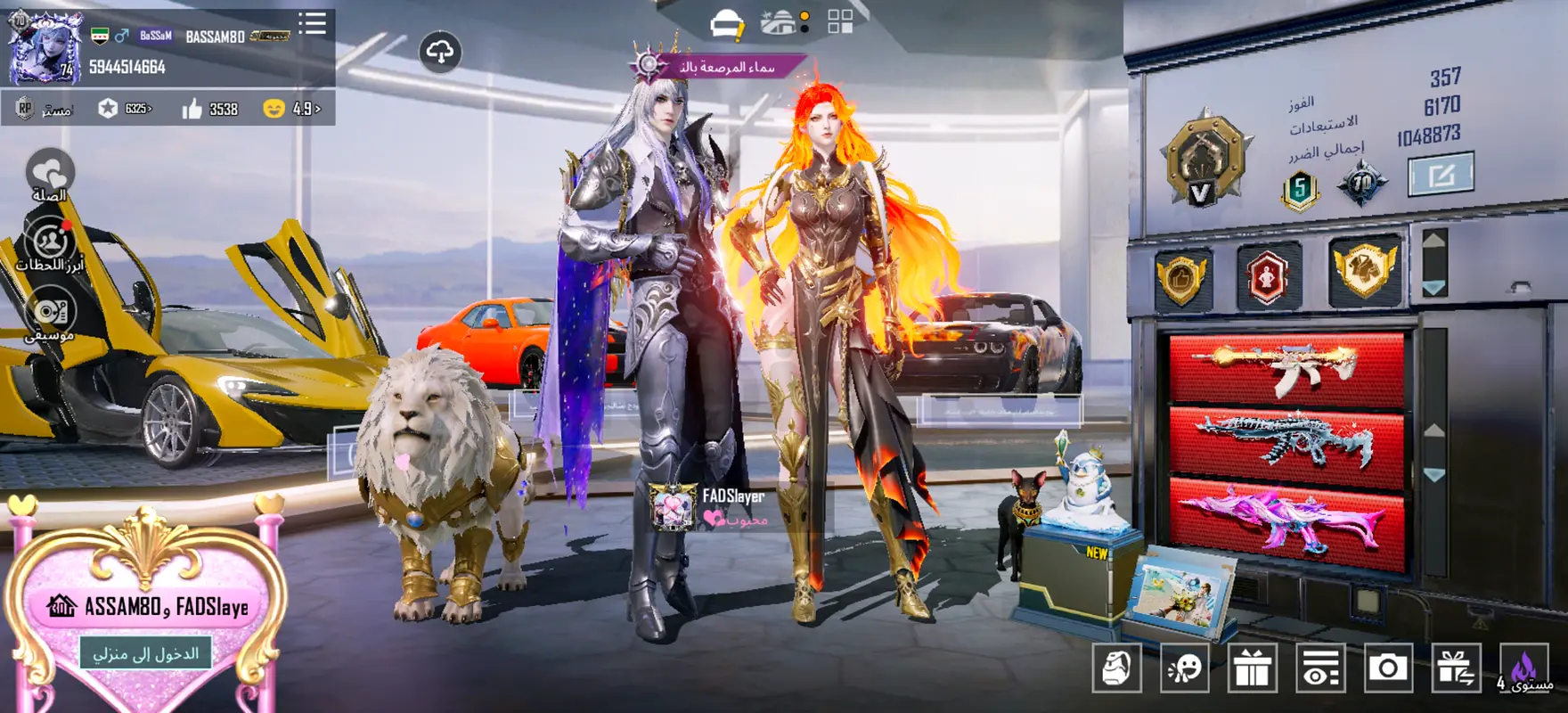This screenshot has height=713, width=1568.
Task: Open the purple flame level 4 icon
Action: point(1523,668)
